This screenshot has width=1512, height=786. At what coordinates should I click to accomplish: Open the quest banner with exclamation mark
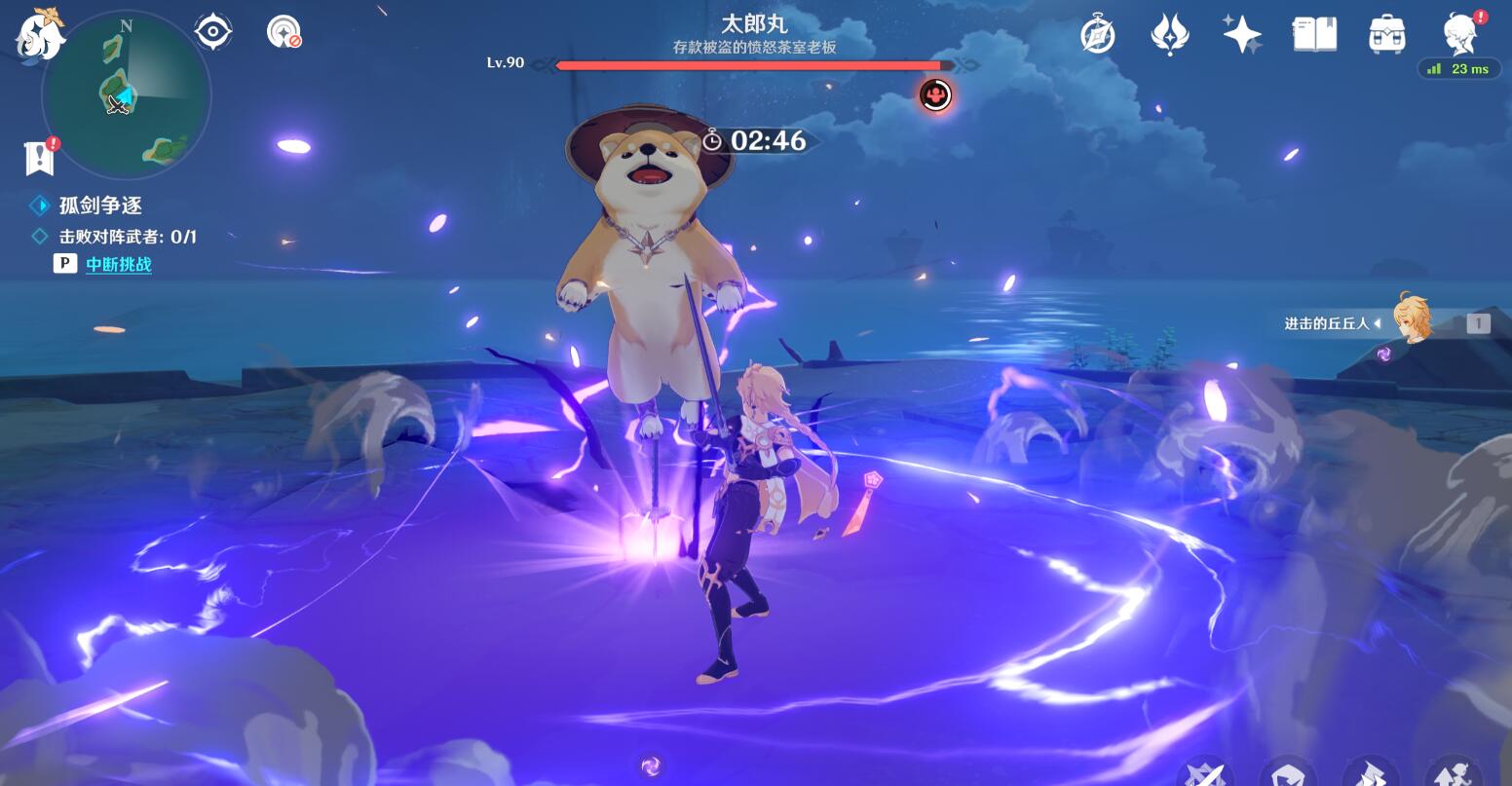pos(40,157)
